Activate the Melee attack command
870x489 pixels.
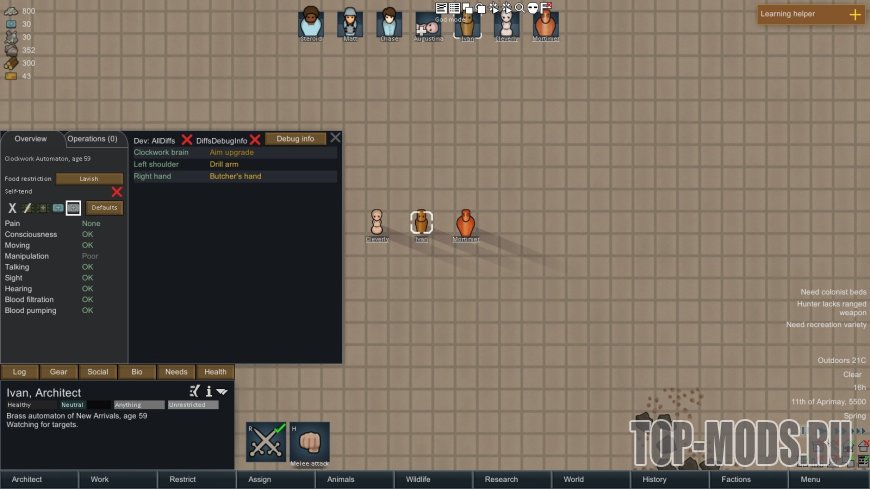(310, 442)
